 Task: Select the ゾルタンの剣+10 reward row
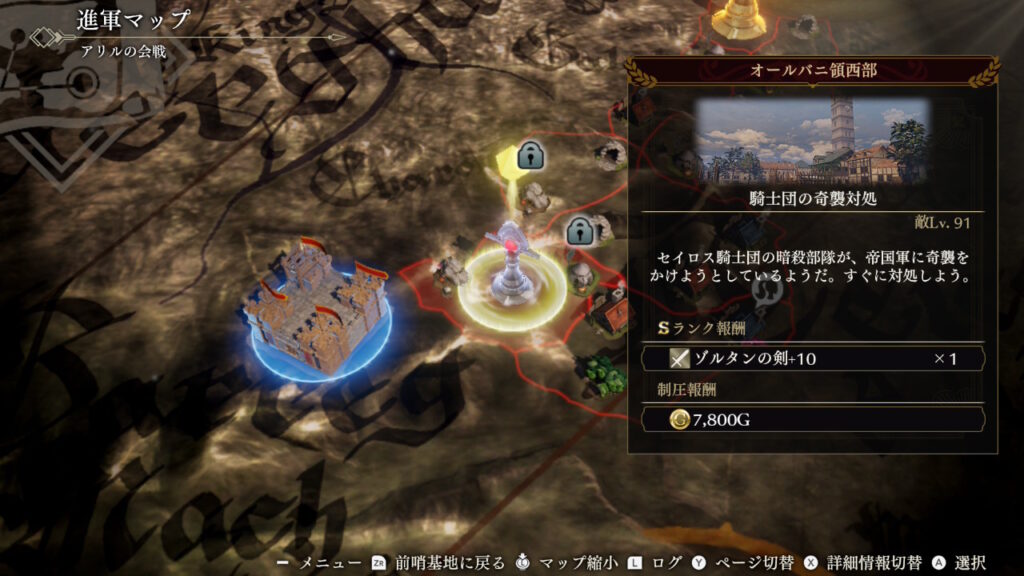(812, 358)
